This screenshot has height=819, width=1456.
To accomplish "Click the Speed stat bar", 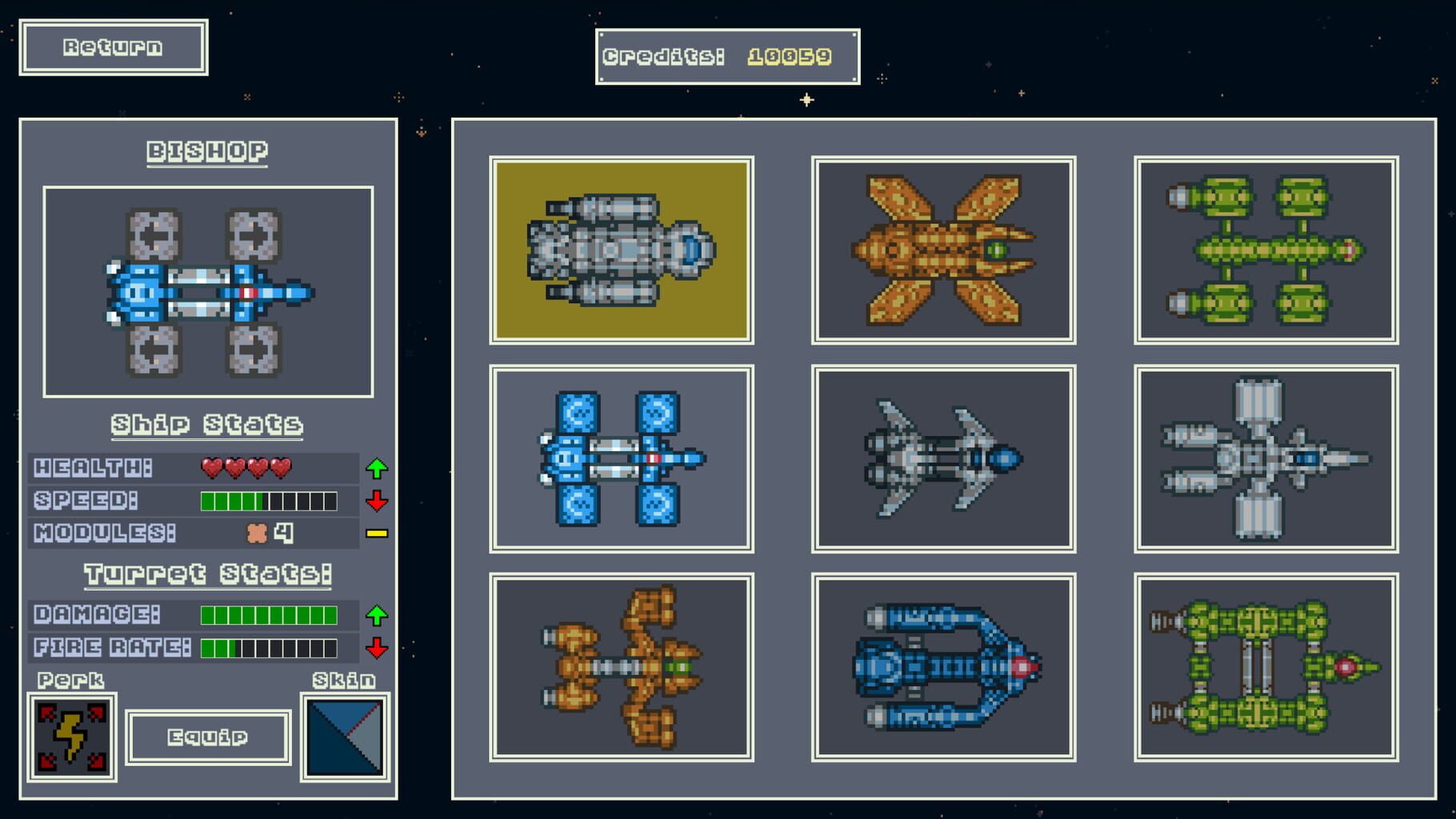I will [268, 501].
